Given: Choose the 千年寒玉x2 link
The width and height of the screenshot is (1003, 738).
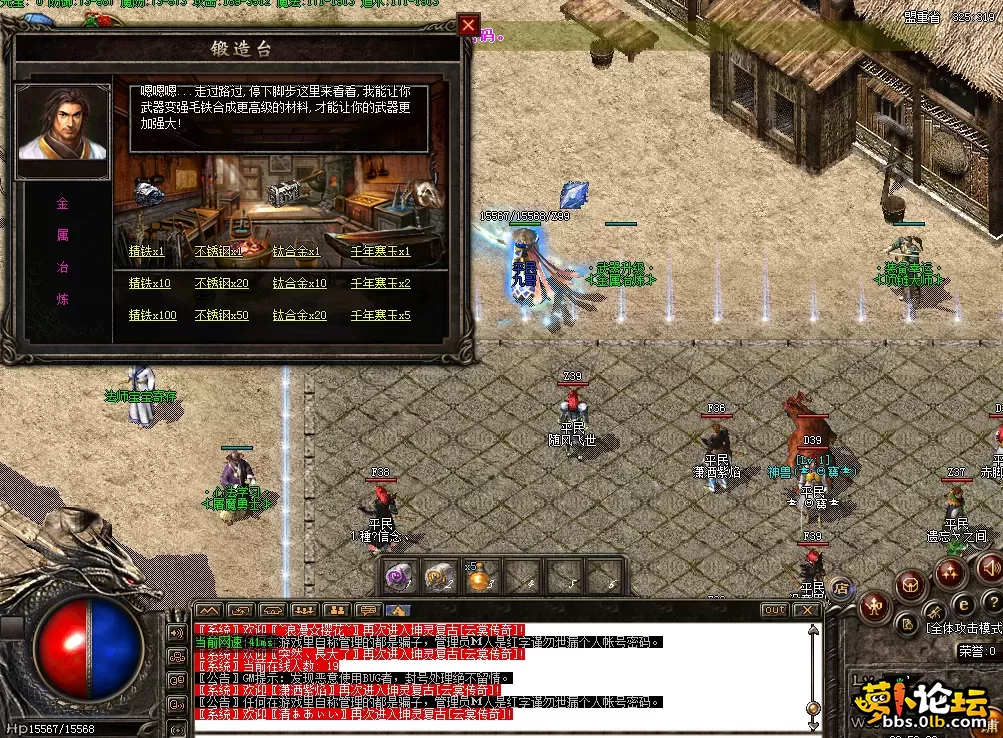Looking at the screenshot, I should coord(380,284).
